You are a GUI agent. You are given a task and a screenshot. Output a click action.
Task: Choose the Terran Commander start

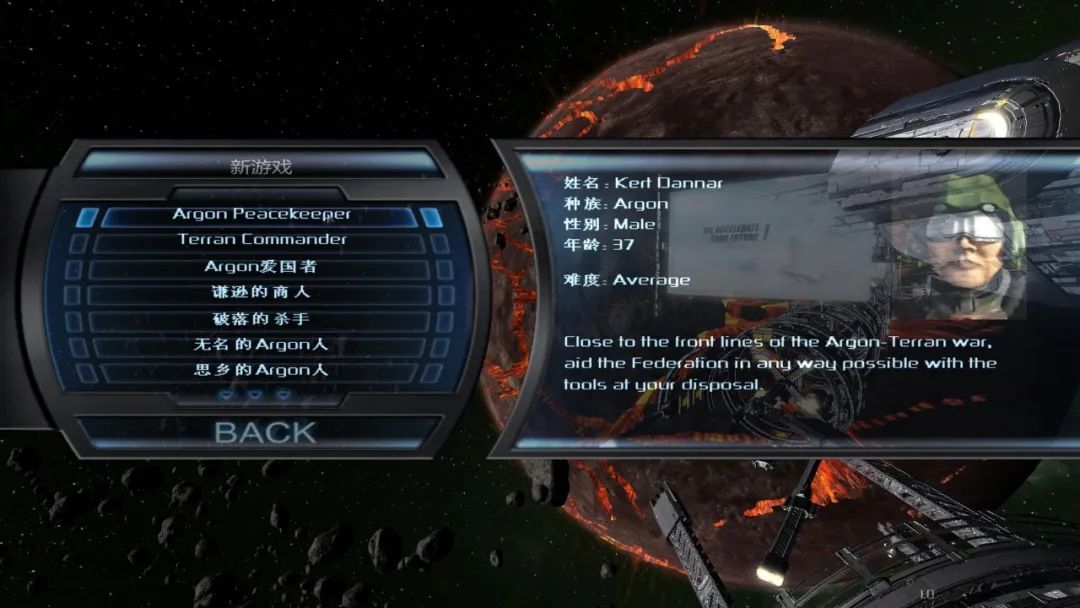[x=261, y=241]
